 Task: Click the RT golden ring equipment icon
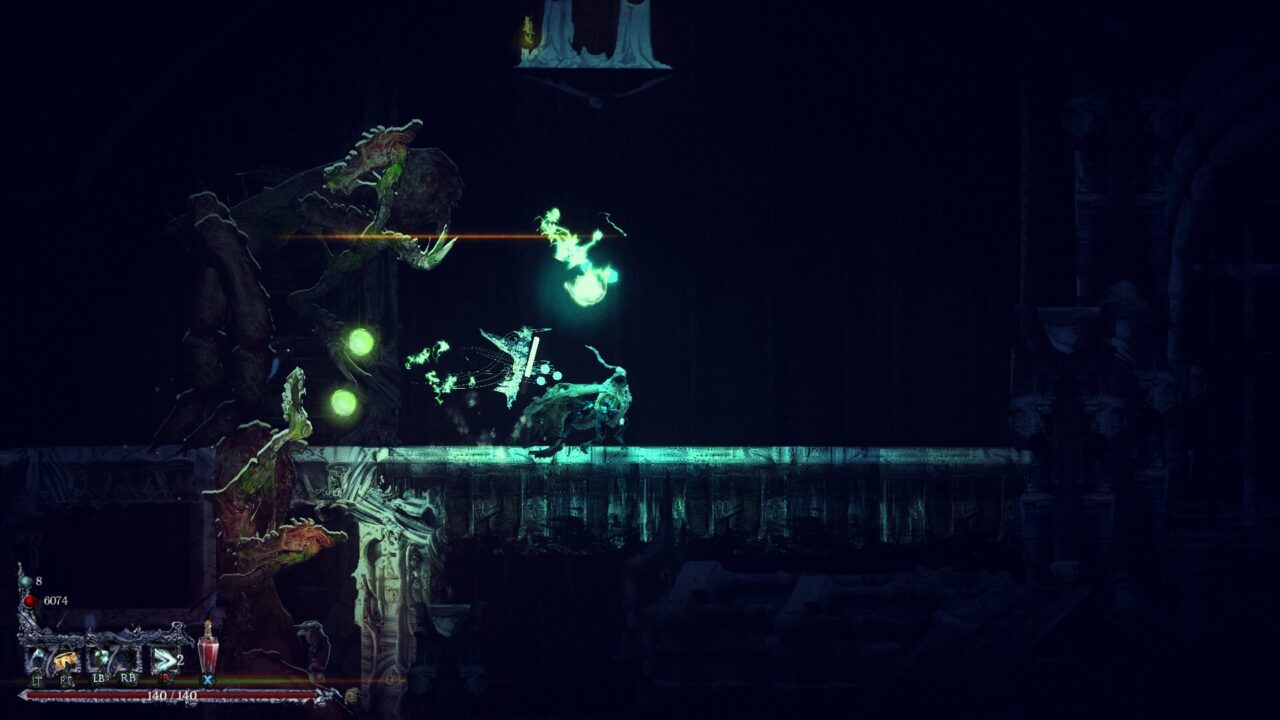point(66,659)
